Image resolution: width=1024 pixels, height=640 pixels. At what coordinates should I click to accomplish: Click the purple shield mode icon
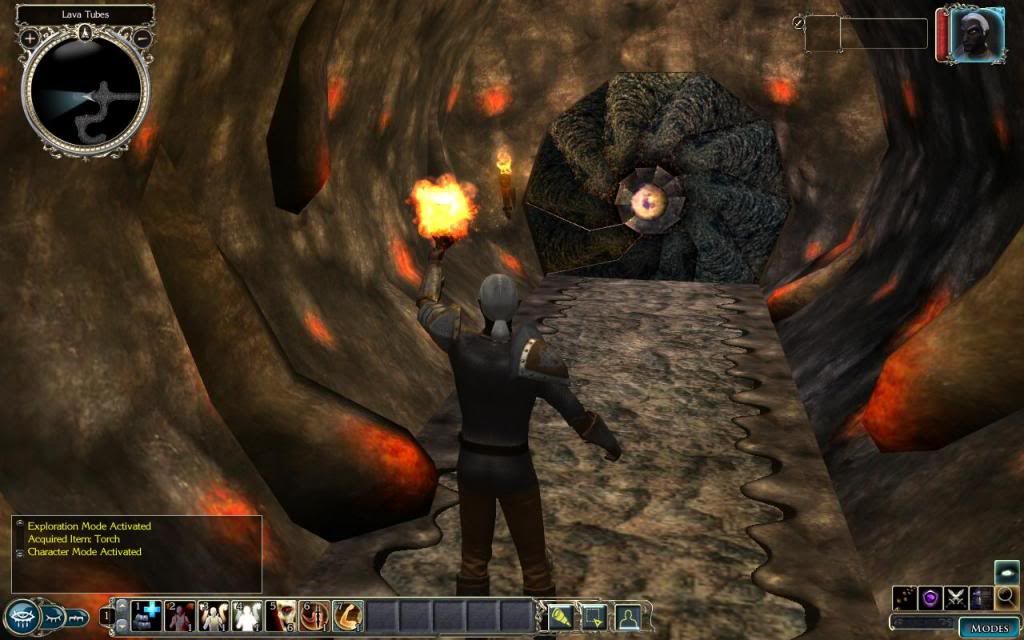(932, 598)
